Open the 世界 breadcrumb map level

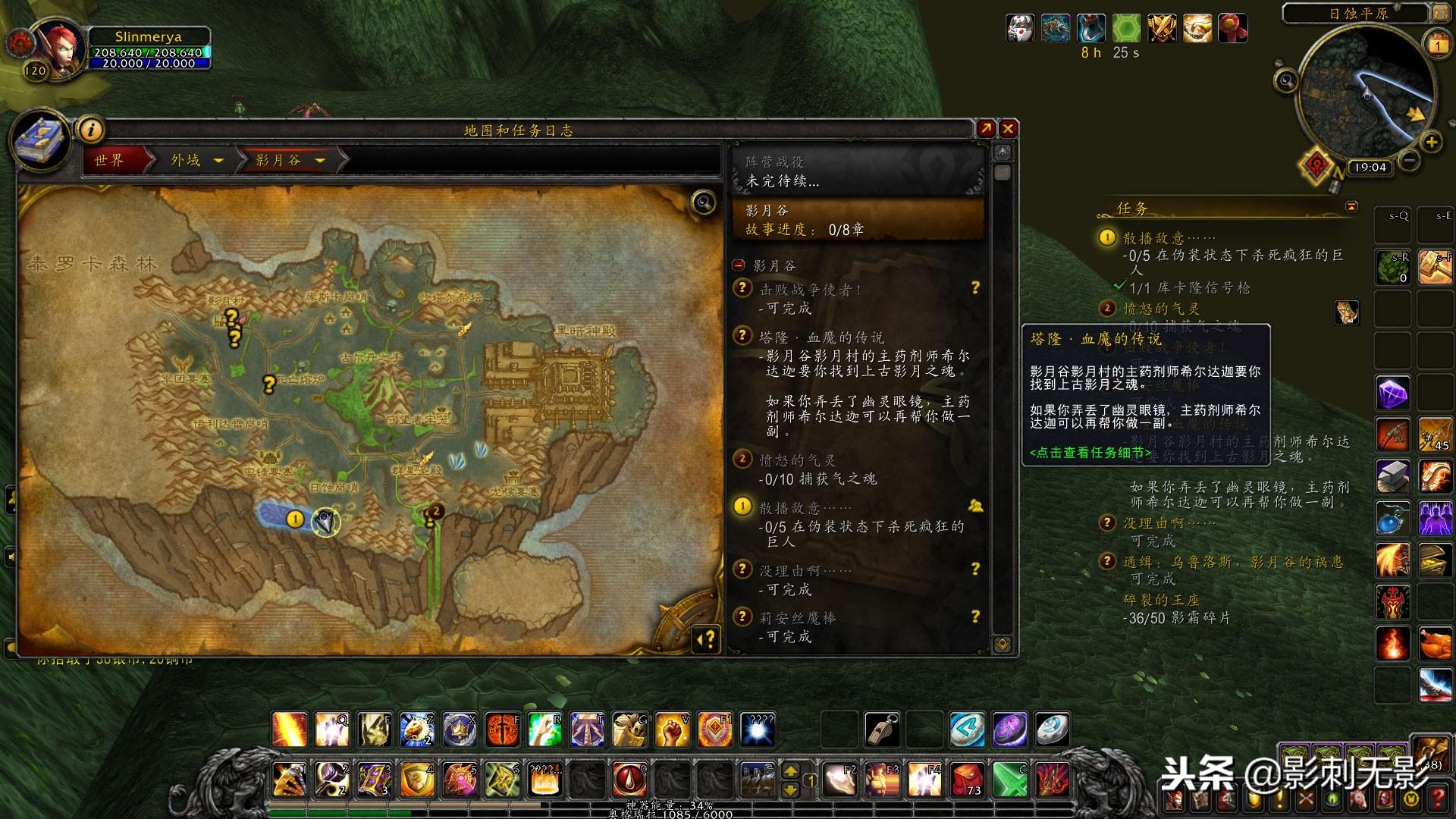110,160
